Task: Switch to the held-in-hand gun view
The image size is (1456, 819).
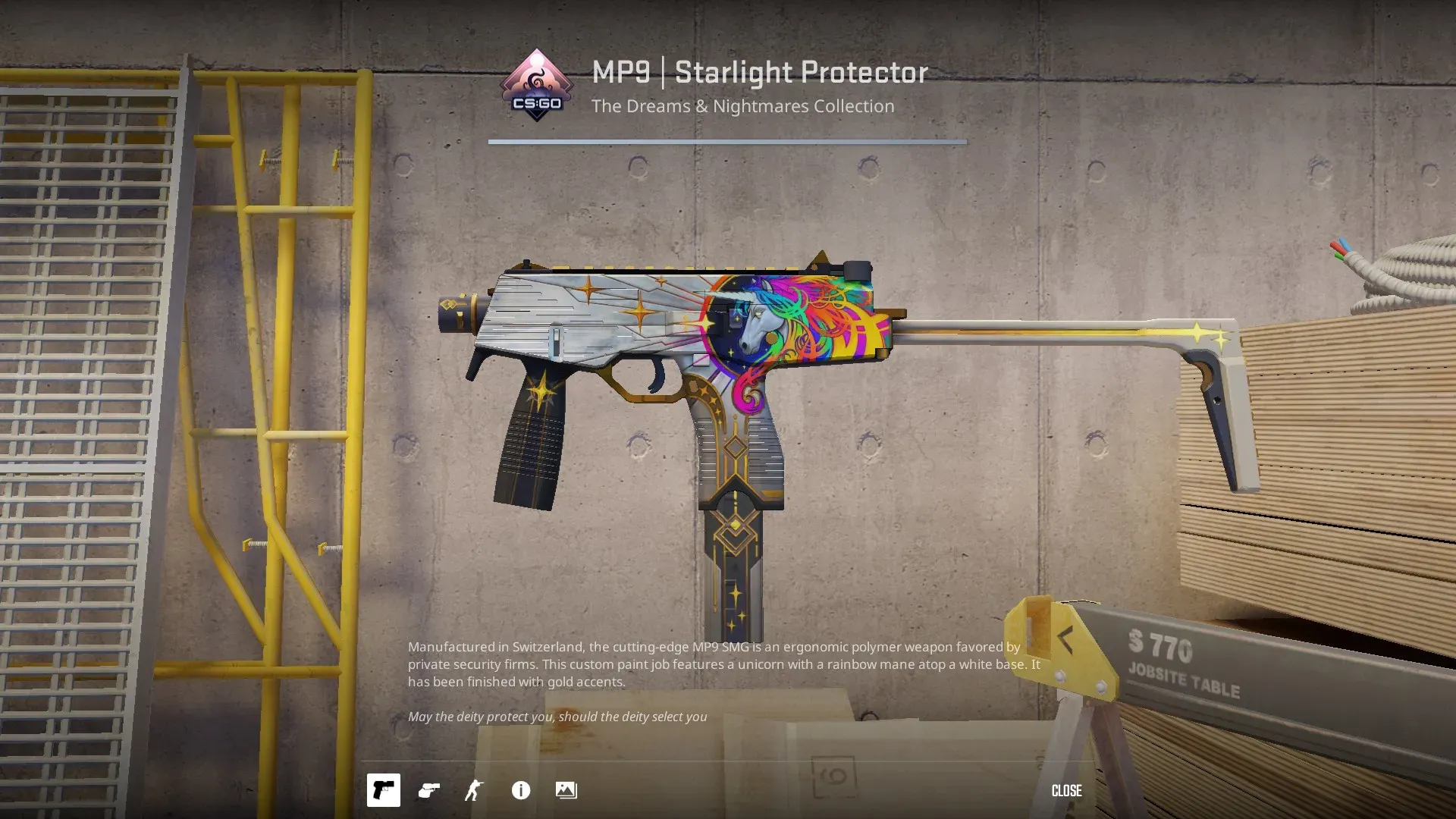Action: coord(429,790)
